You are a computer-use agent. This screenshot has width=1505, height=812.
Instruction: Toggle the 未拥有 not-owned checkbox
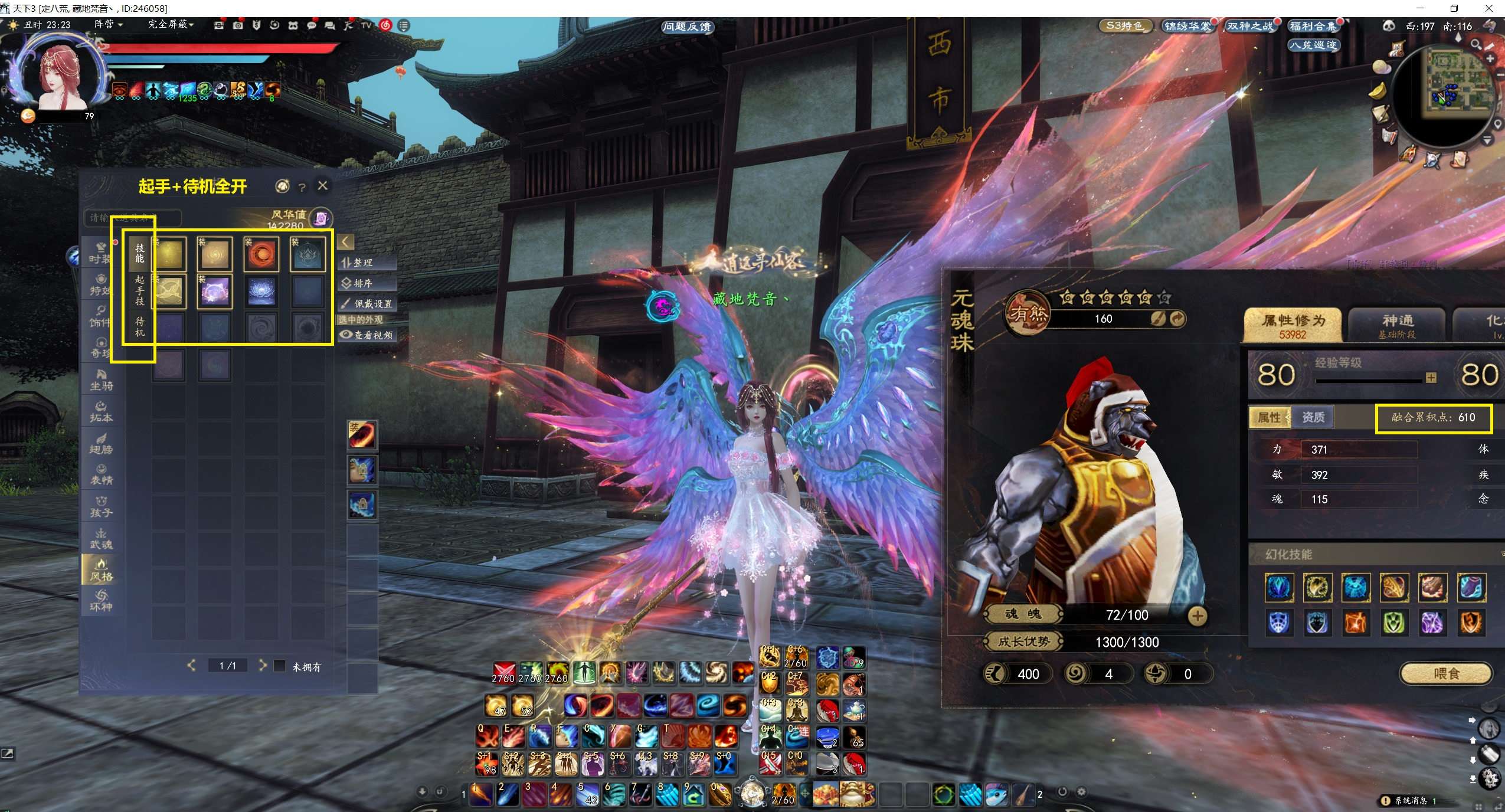tap(280, 666)
